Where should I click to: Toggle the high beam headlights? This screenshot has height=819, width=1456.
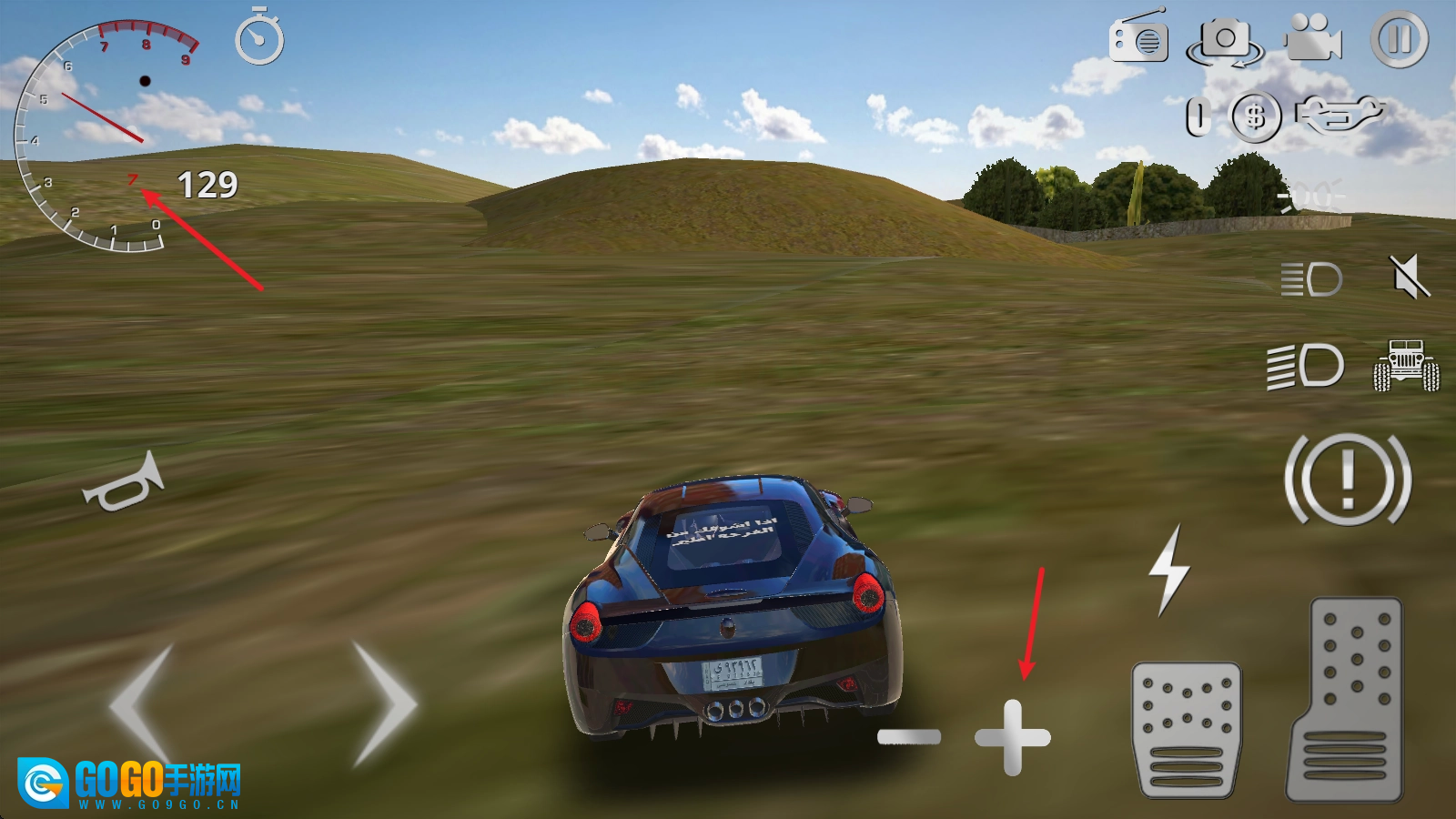pos(1306,366)
